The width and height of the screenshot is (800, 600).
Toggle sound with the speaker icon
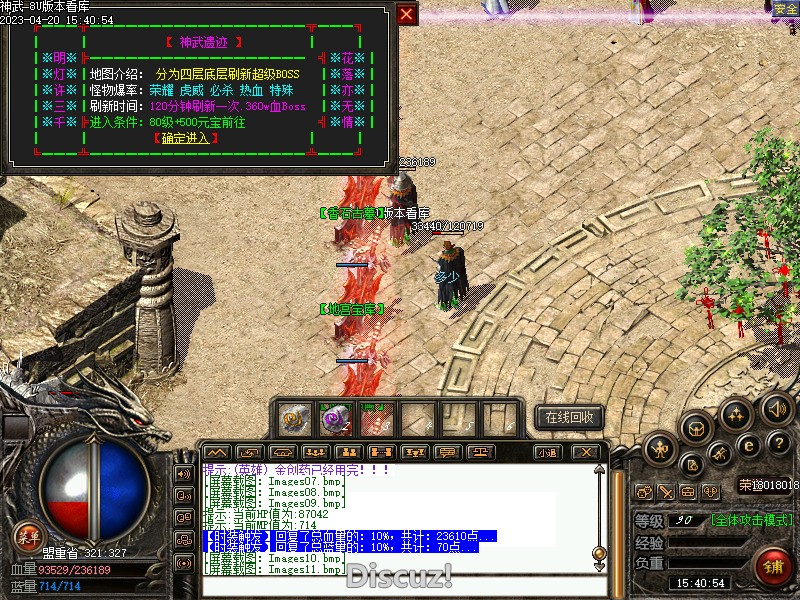[x=776, y=407]
